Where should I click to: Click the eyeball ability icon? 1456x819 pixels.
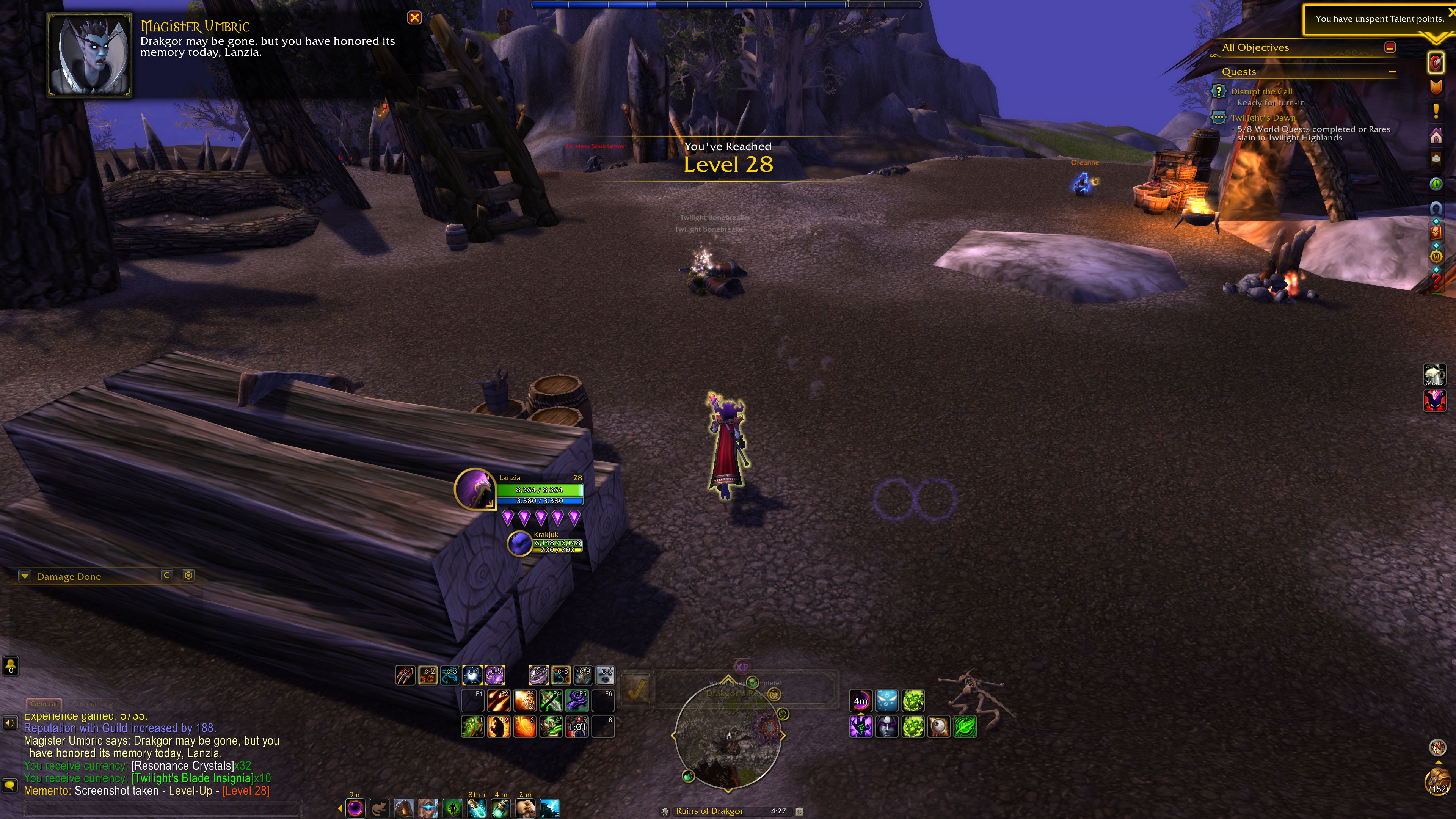[939, 727]
